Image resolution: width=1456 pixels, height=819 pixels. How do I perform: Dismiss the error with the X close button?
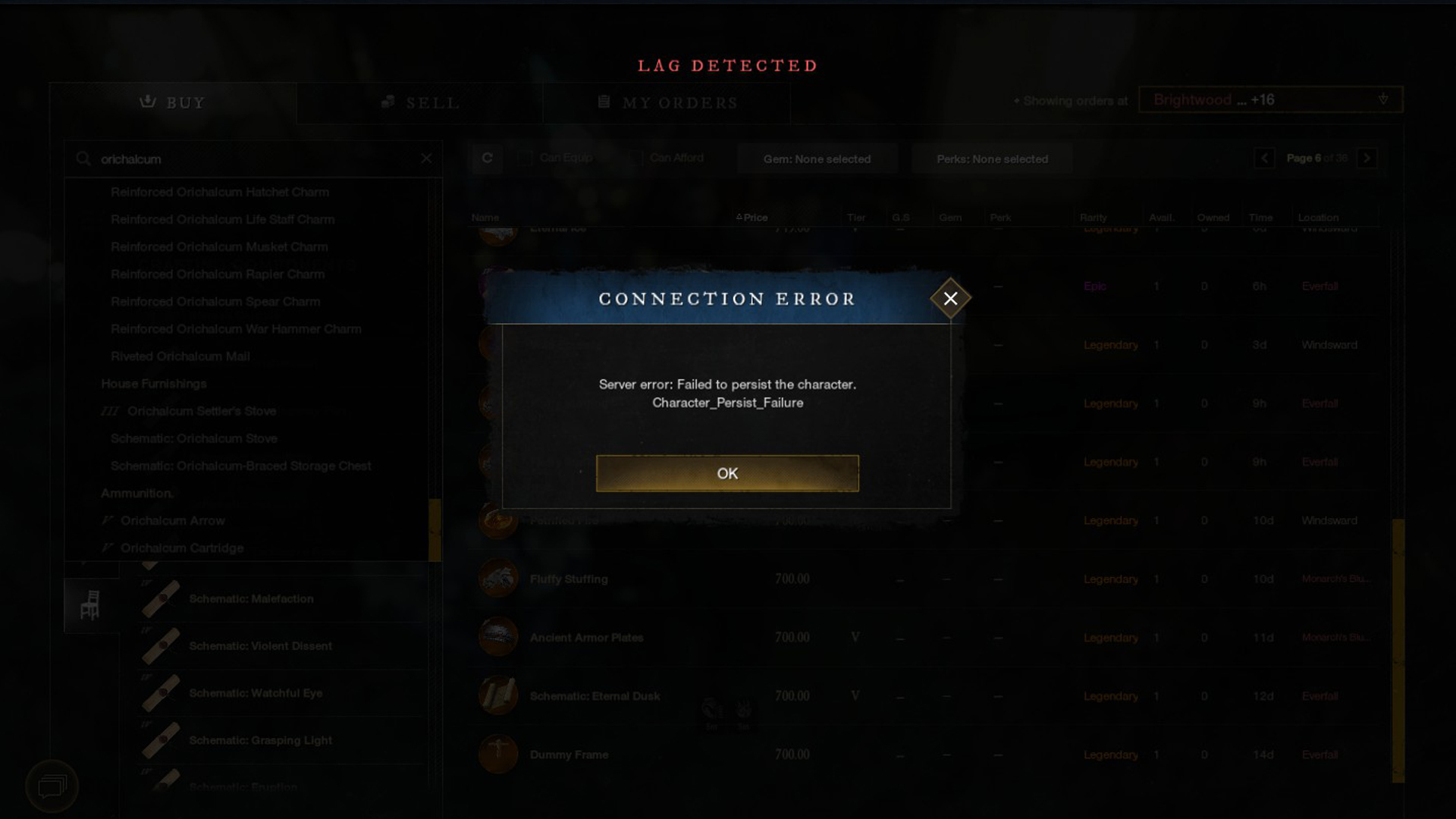[950, 297]
